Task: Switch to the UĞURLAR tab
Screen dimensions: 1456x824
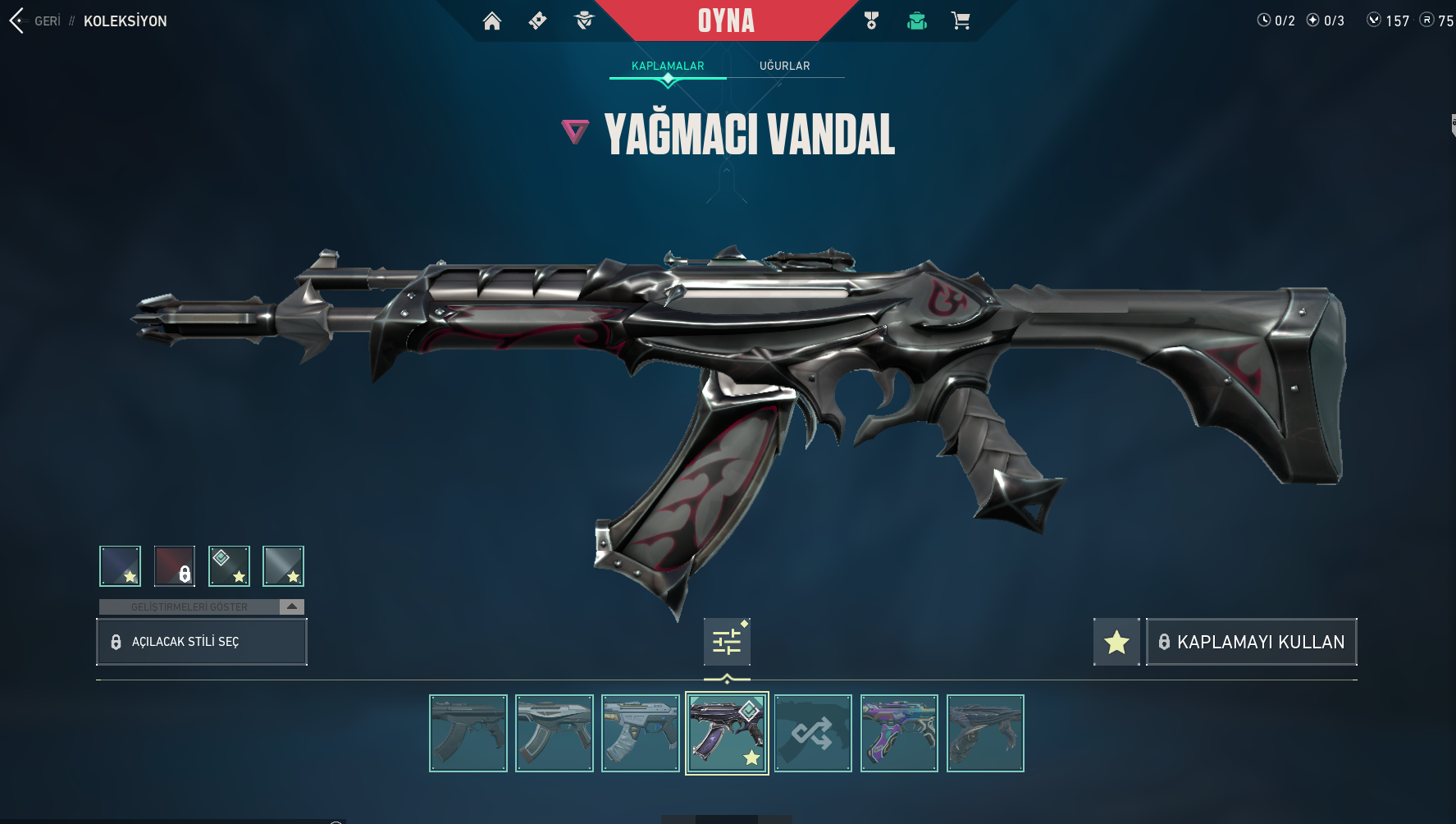Action: coord(784,66)
